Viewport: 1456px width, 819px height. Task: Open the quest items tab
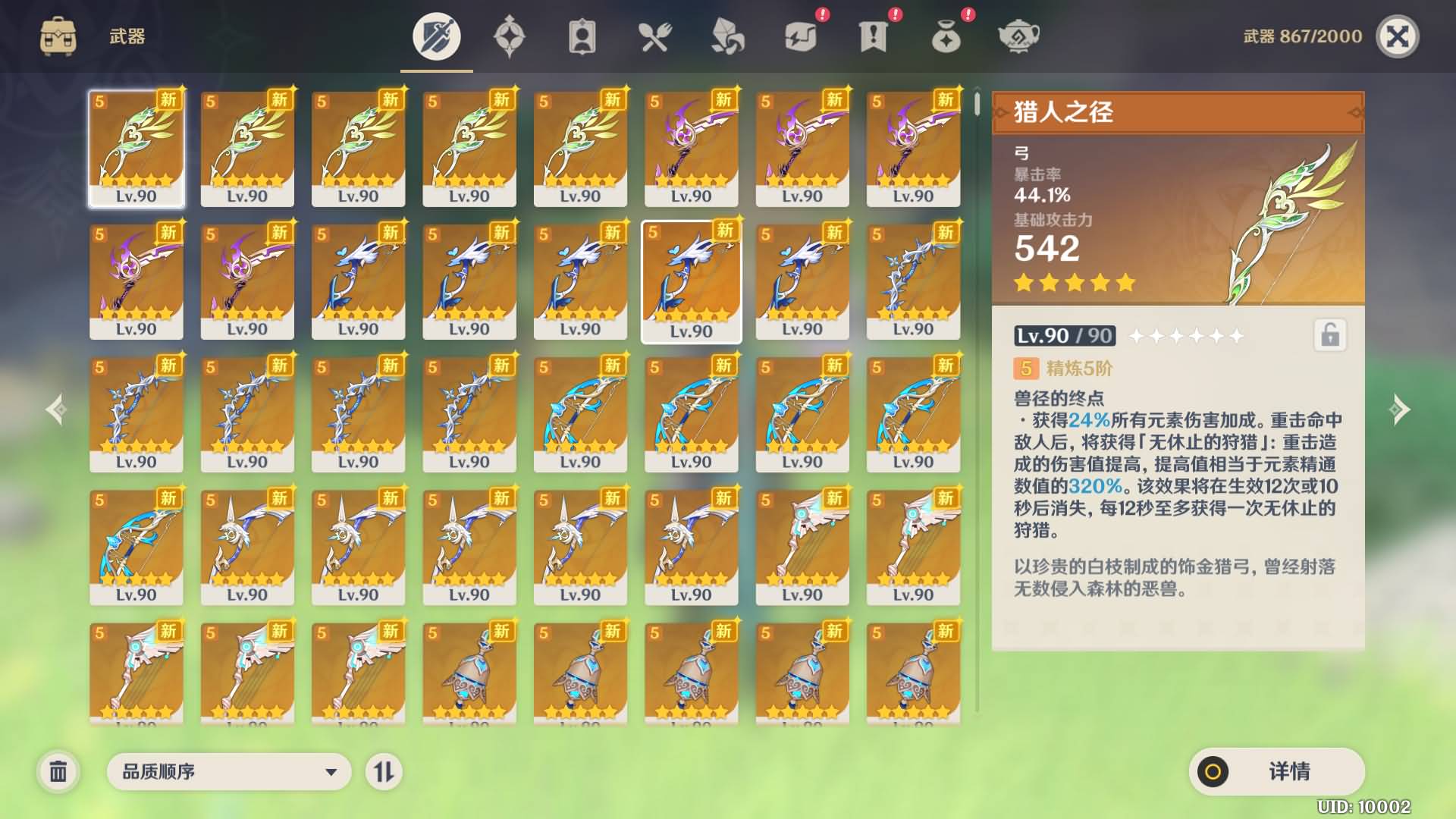click(874, 36)
